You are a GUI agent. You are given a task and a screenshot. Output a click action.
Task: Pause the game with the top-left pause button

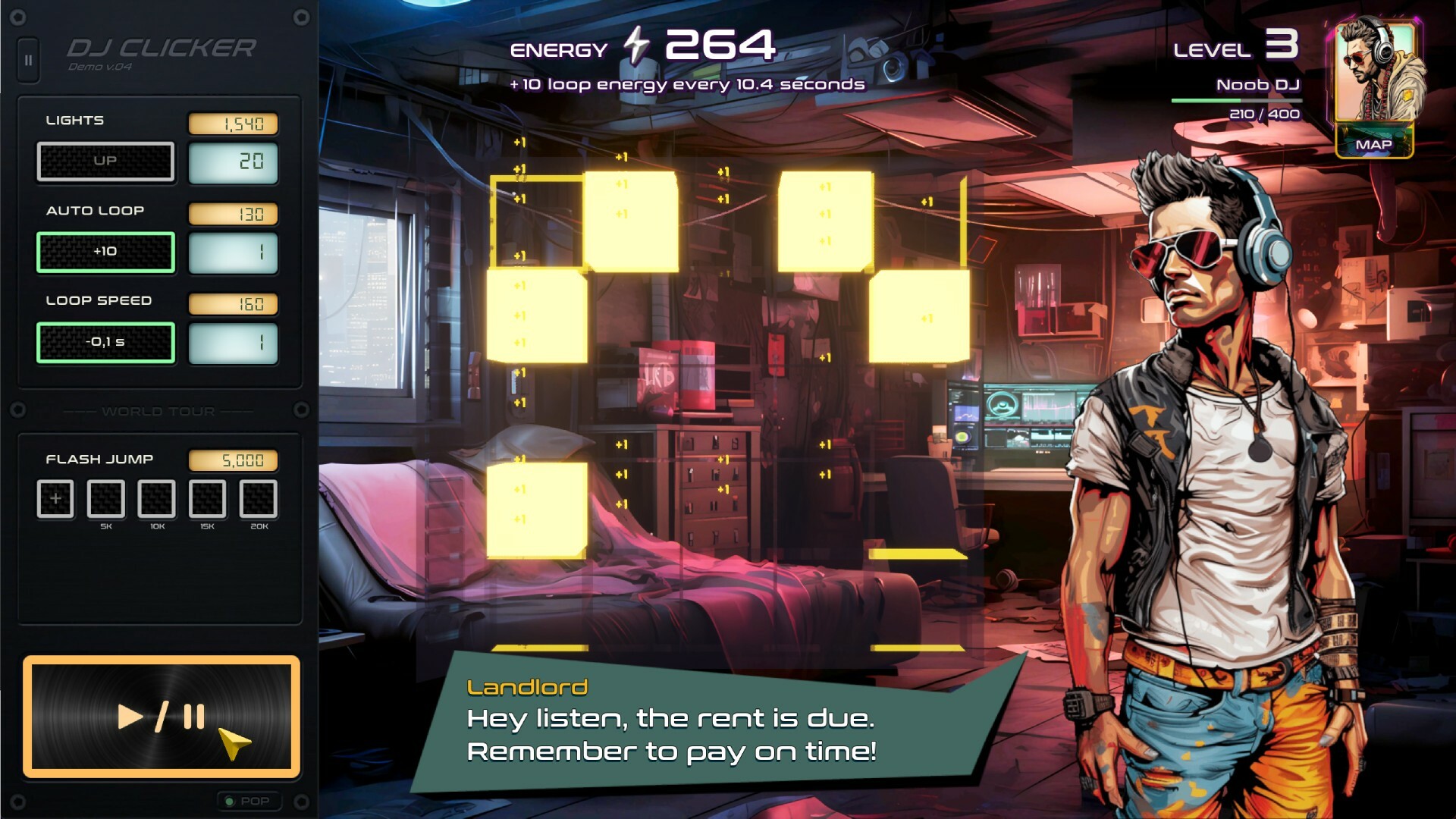(28, 60)
